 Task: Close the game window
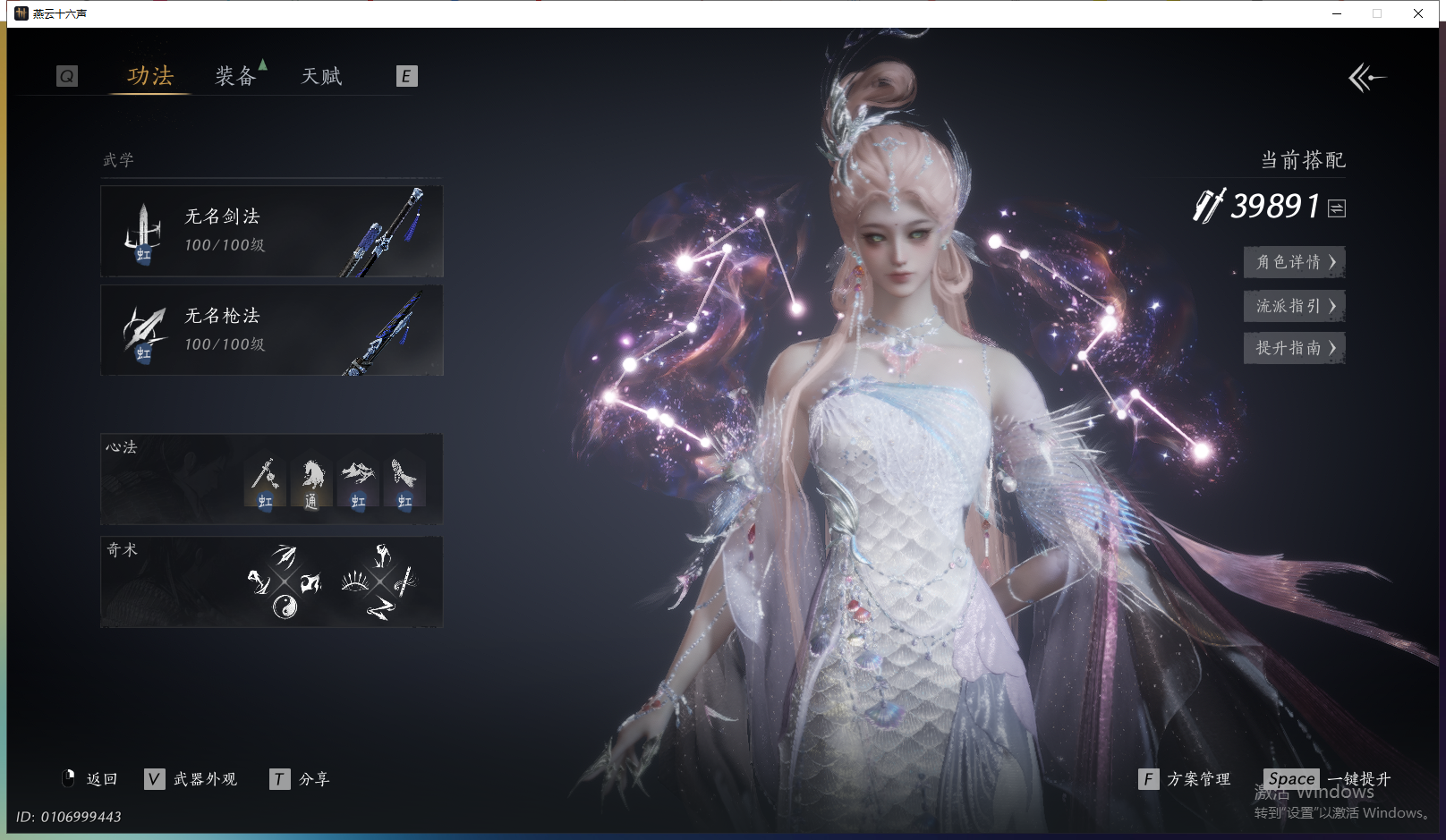[1418, 13]
